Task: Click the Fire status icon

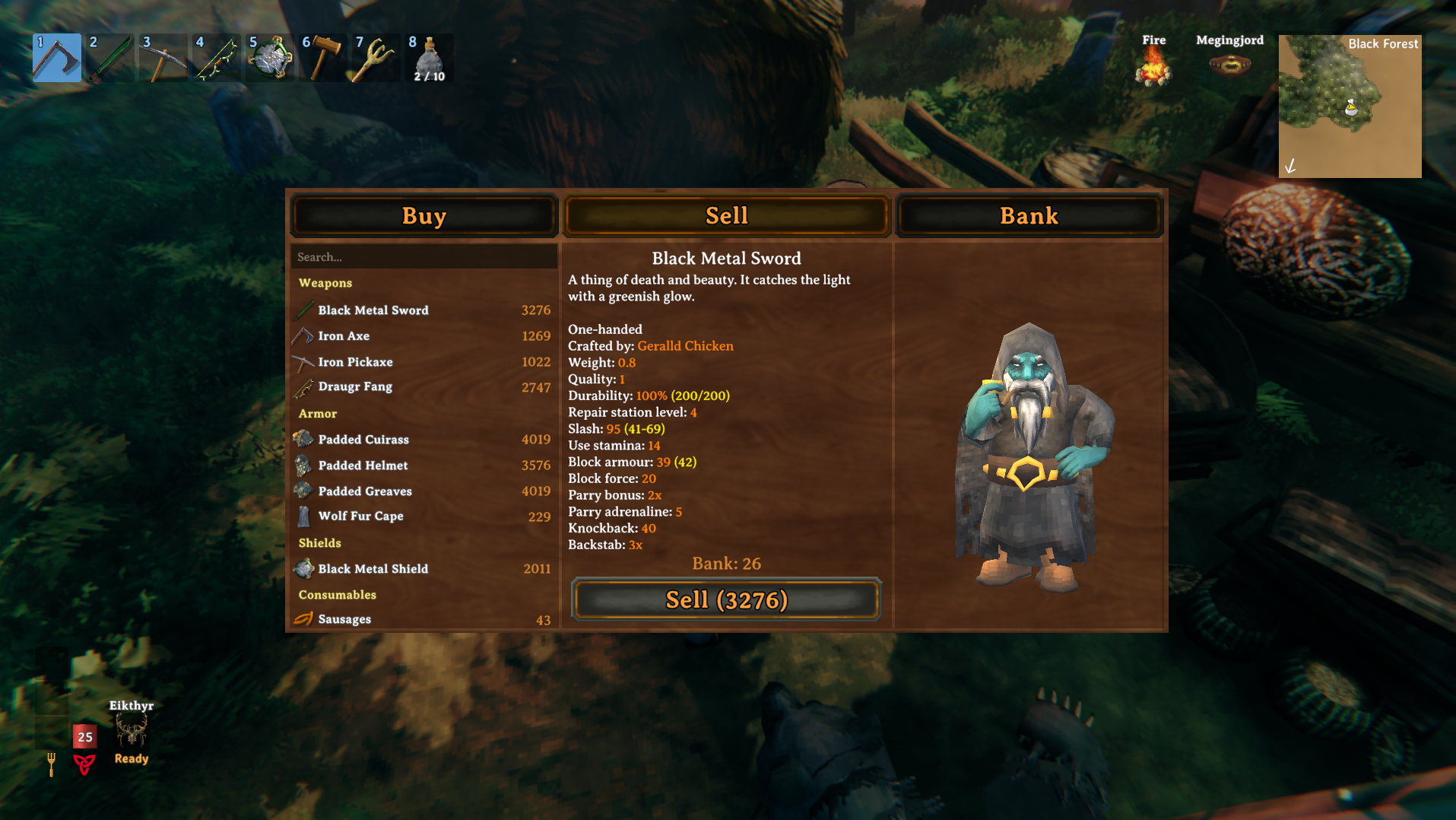Action: pyautogui.click(x=1154, y=66)
